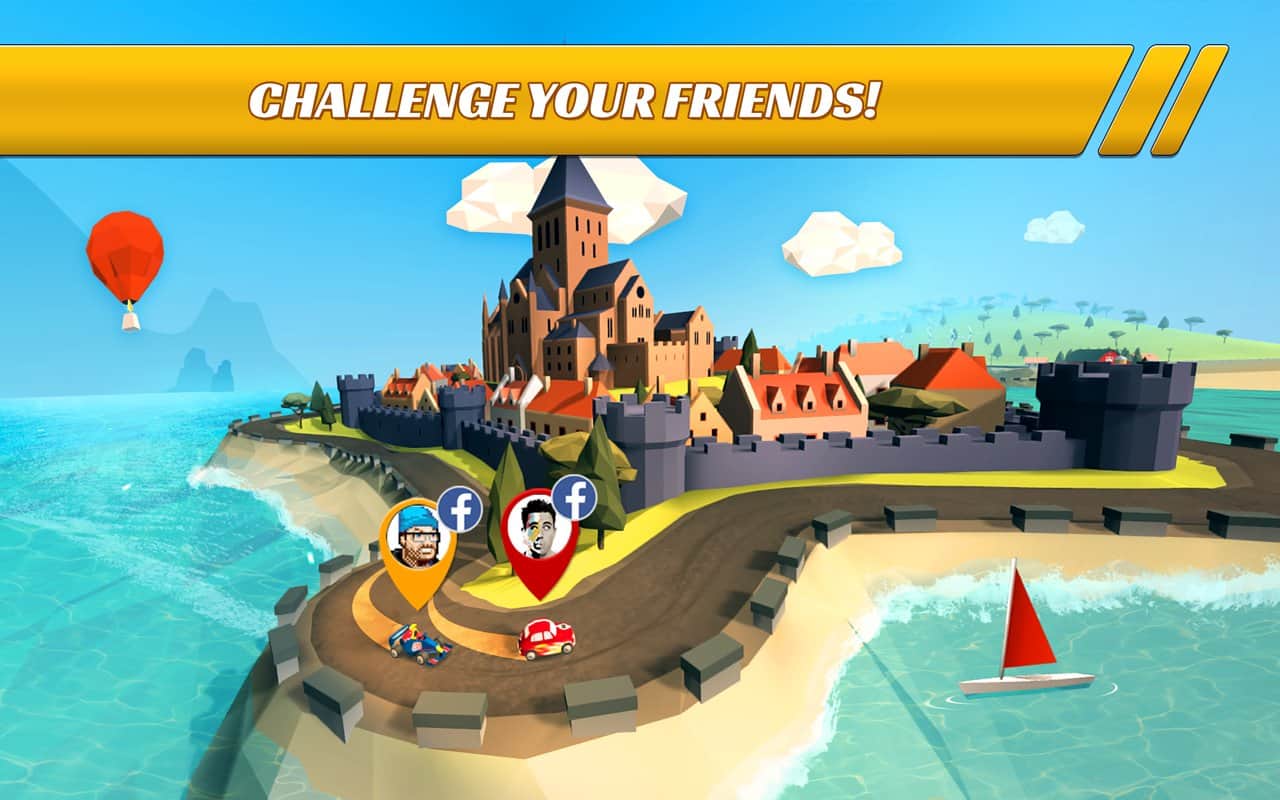The width and height of the screenshot is (1280, 800).
Task: Click the Facebook badge on the orange marker
Action: (460, 509)
